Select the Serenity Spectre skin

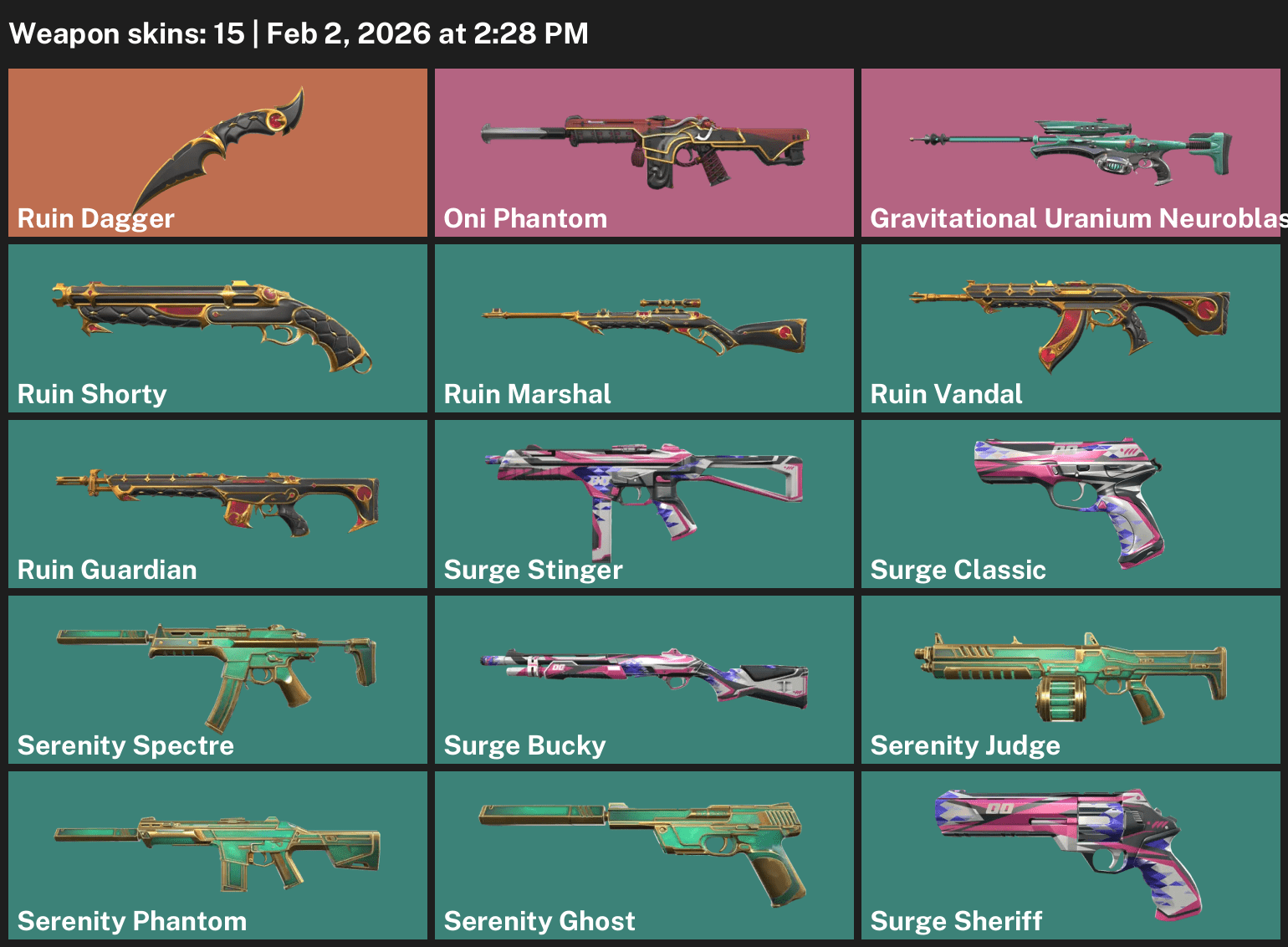[x=217, y=678]
